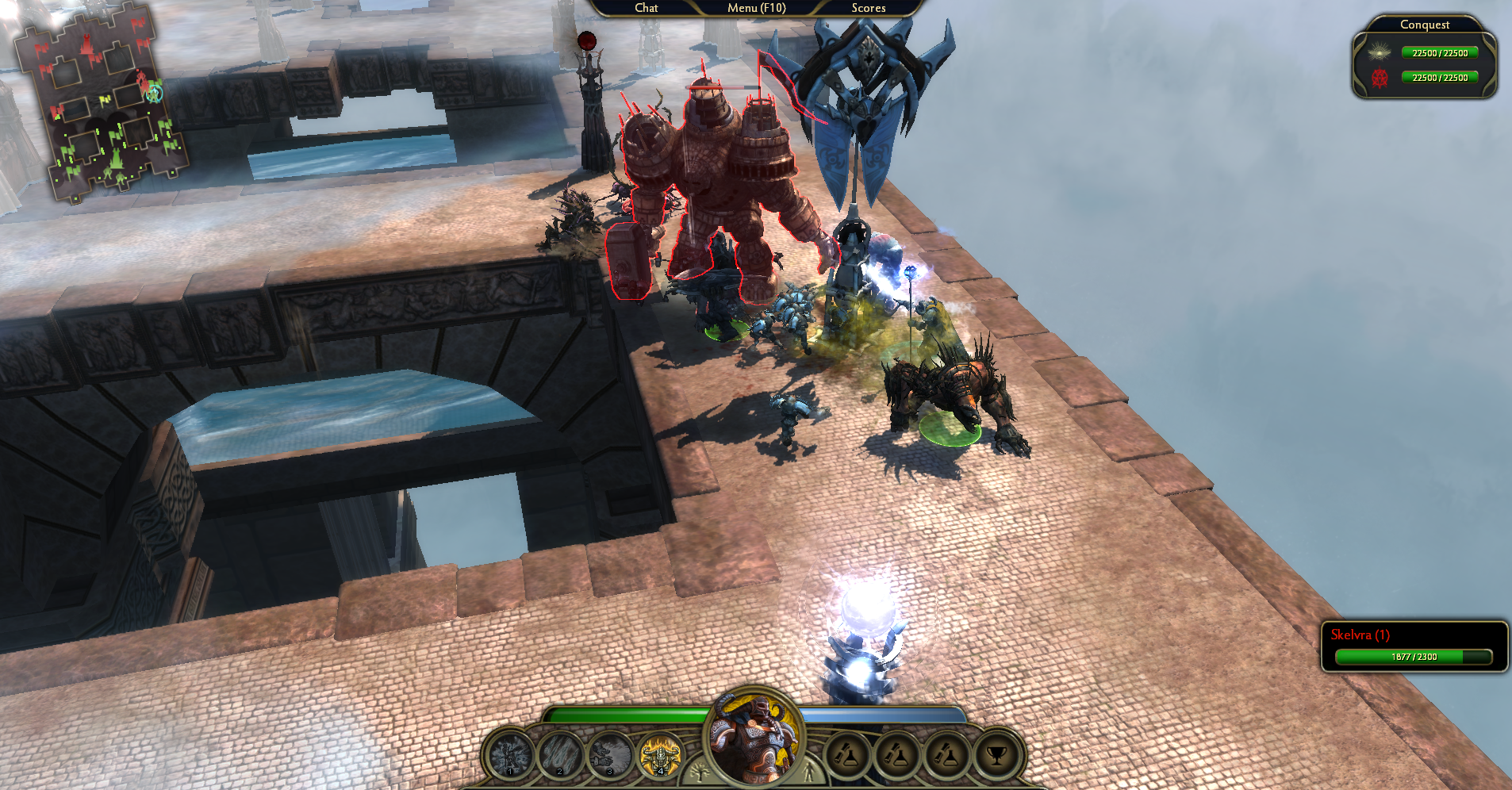
Task: Trigger the gauntlet fists ability
Action: tap(609, 755)
